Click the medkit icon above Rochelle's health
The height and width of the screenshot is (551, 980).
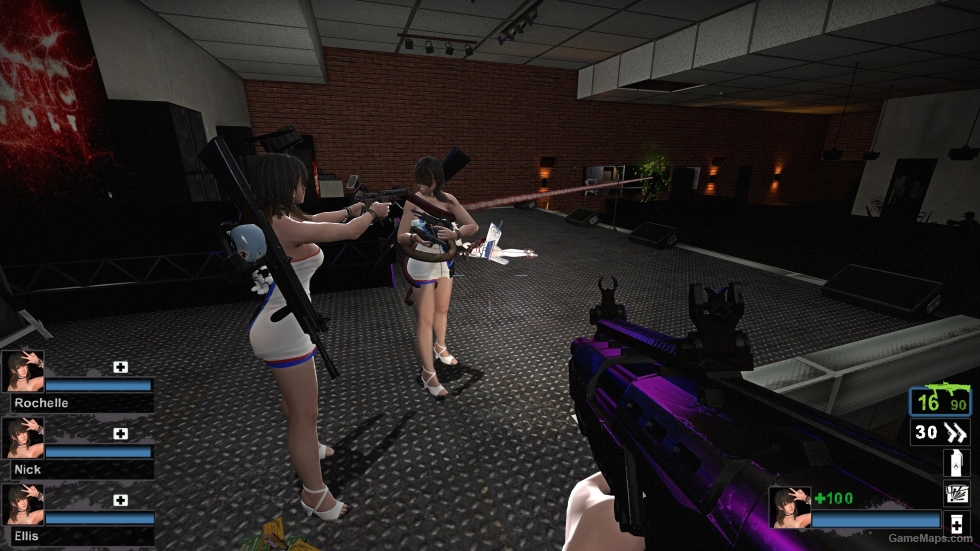click(x=121, y=367)
